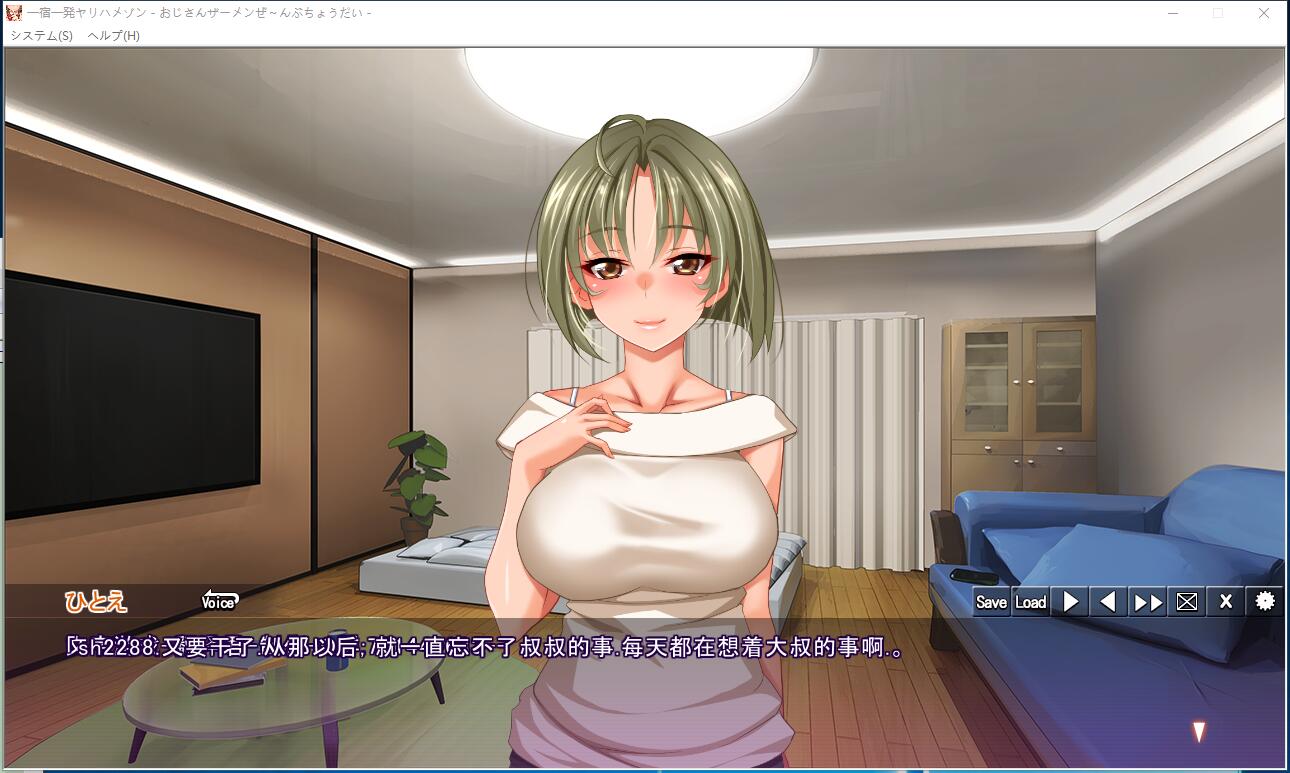This screenshot has height=773, width=1290.
Task: Minimize the game window
Action: pos(1172,13)
